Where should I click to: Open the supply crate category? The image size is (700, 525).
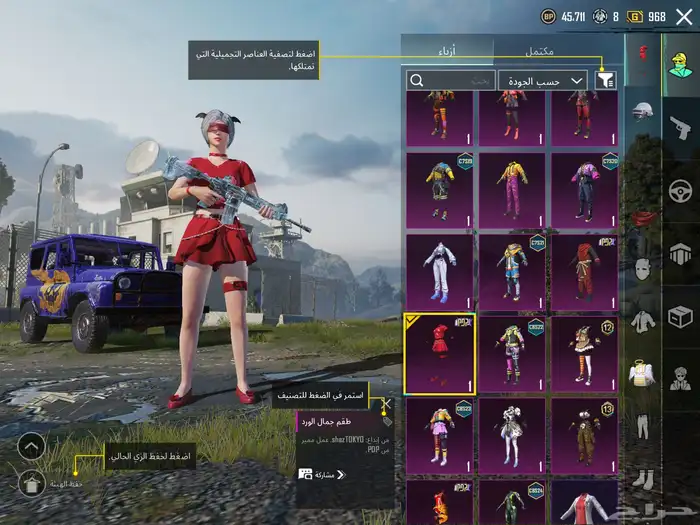point(681,316)
